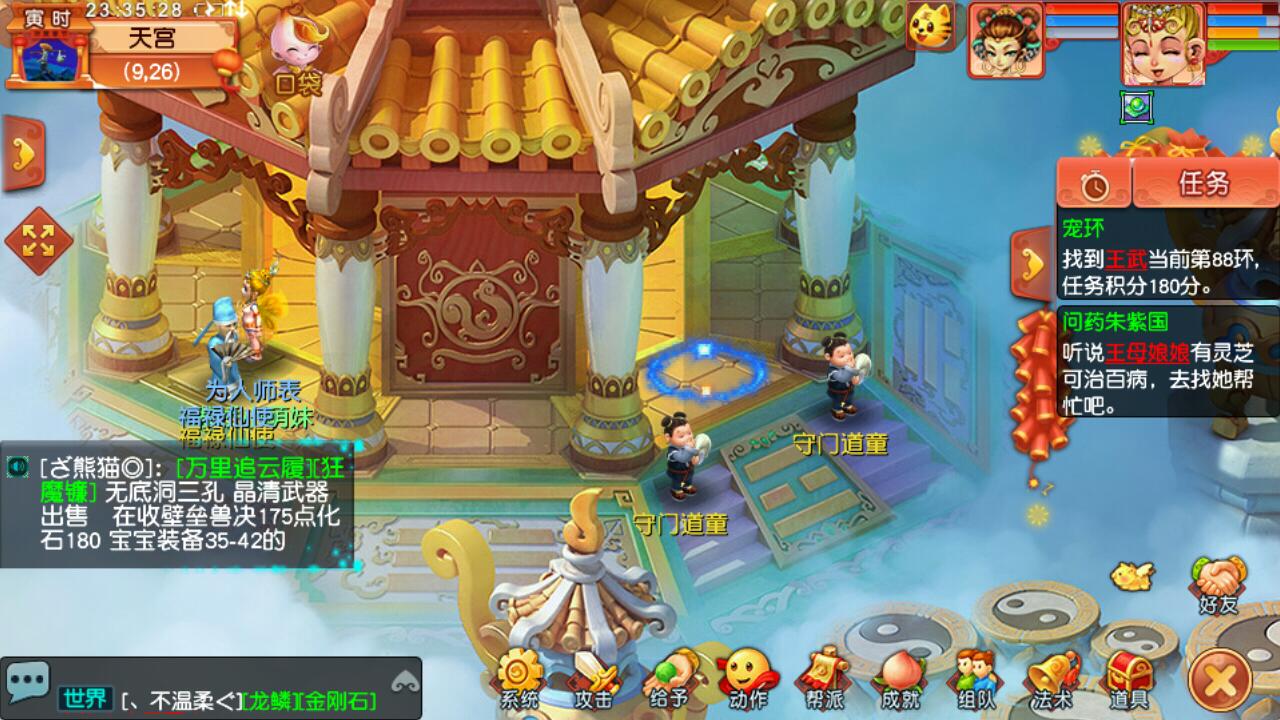
Task: Open the 任务 quest tab
Action: (x=1204, y=183)
